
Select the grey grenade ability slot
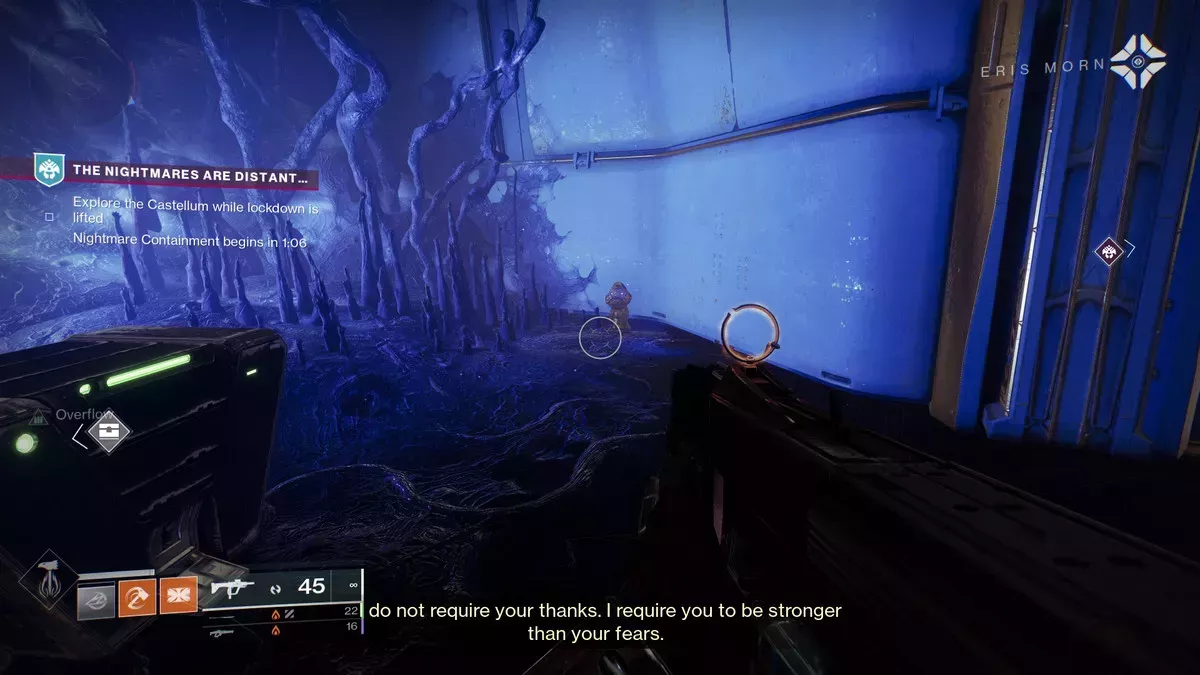[98, 600]
